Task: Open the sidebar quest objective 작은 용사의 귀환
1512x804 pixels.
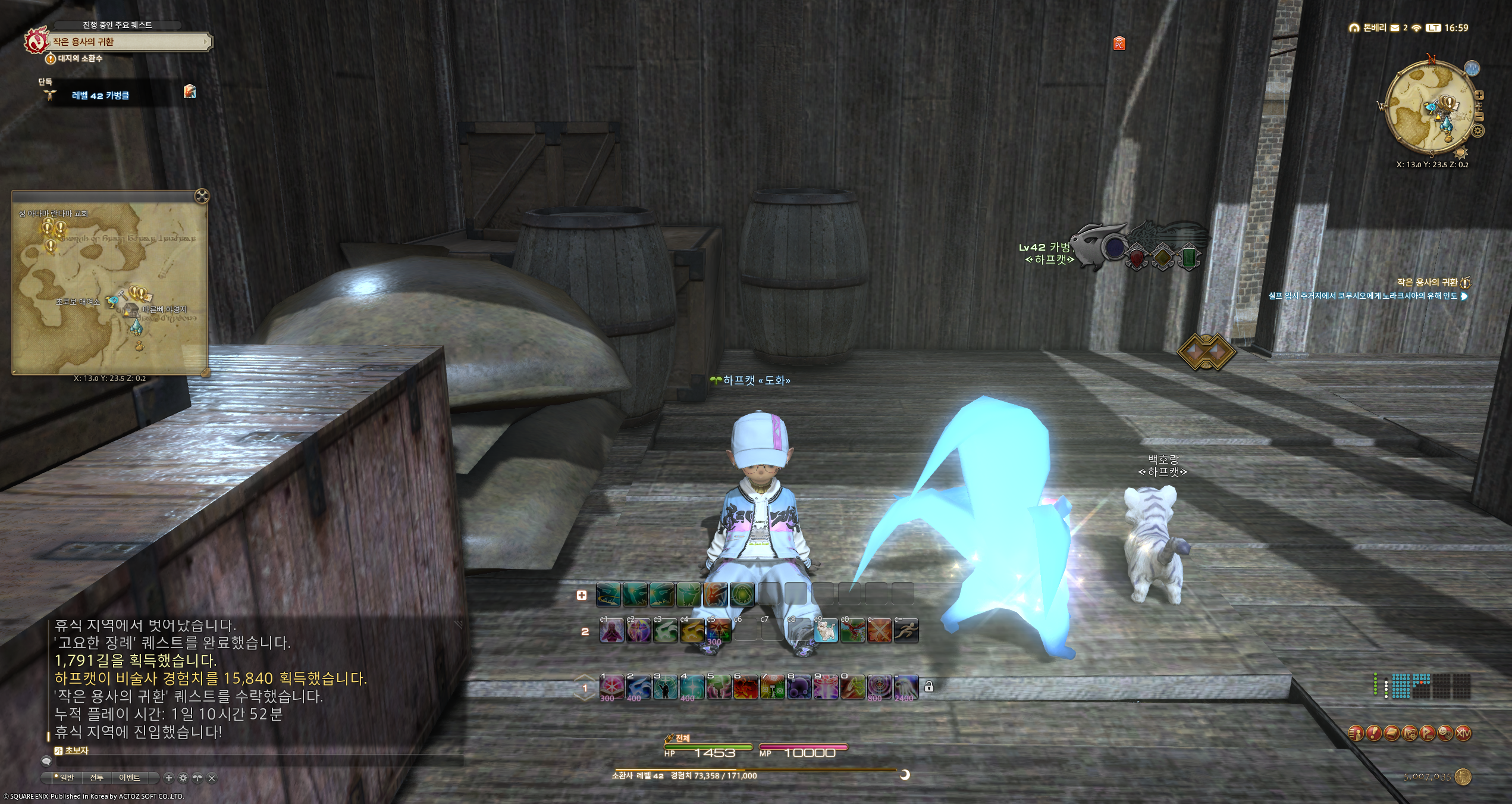Action: click(x=1426, y=282)
